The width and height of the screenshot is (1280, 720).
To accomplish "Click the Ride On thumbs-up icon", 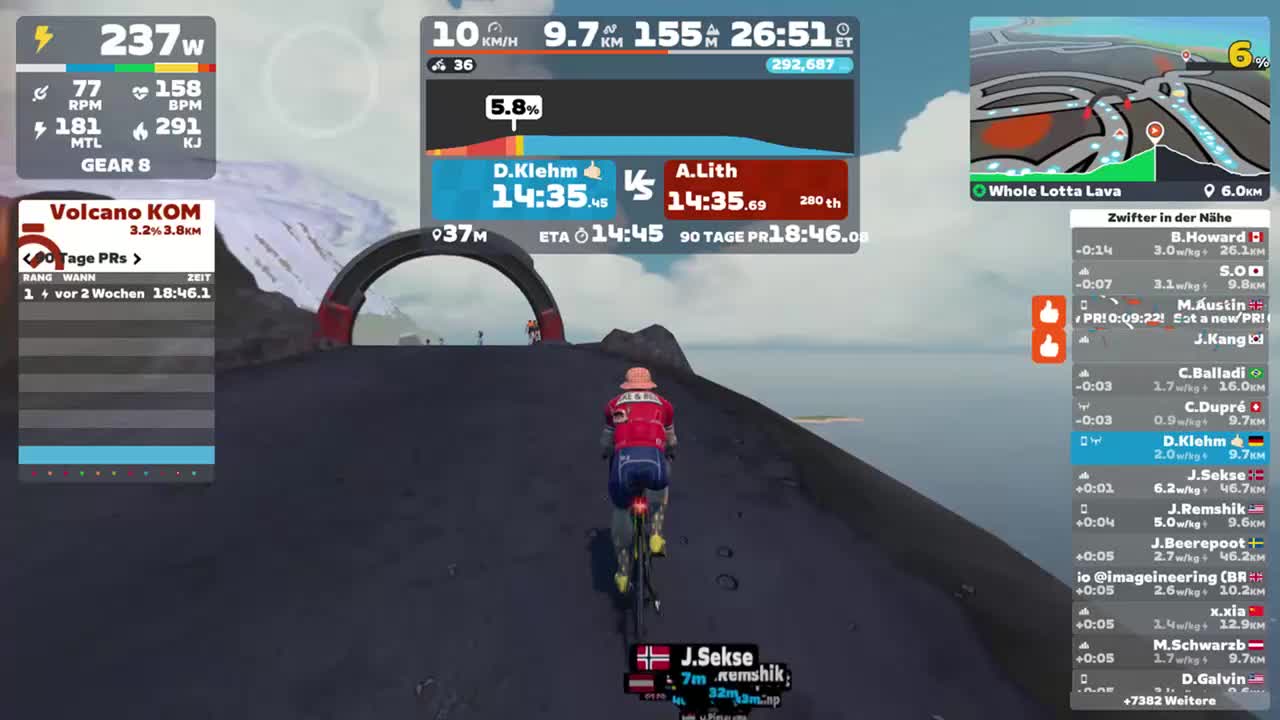I will 1049,312.
